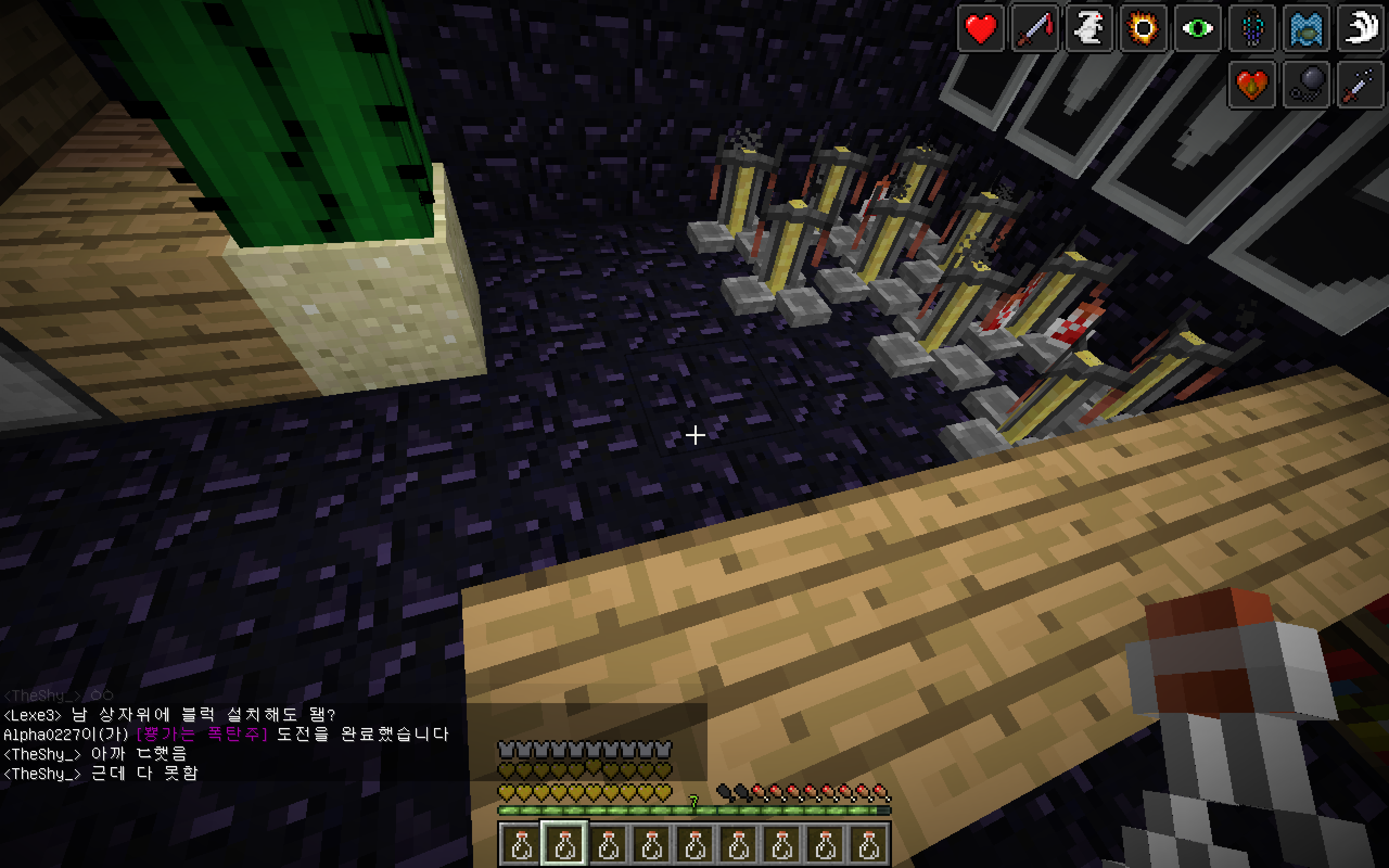The width and height of the screenshot is (1389, 868).
Task: Select the flaming ring fire resistance icon
Action: (x=1143, y=29)
